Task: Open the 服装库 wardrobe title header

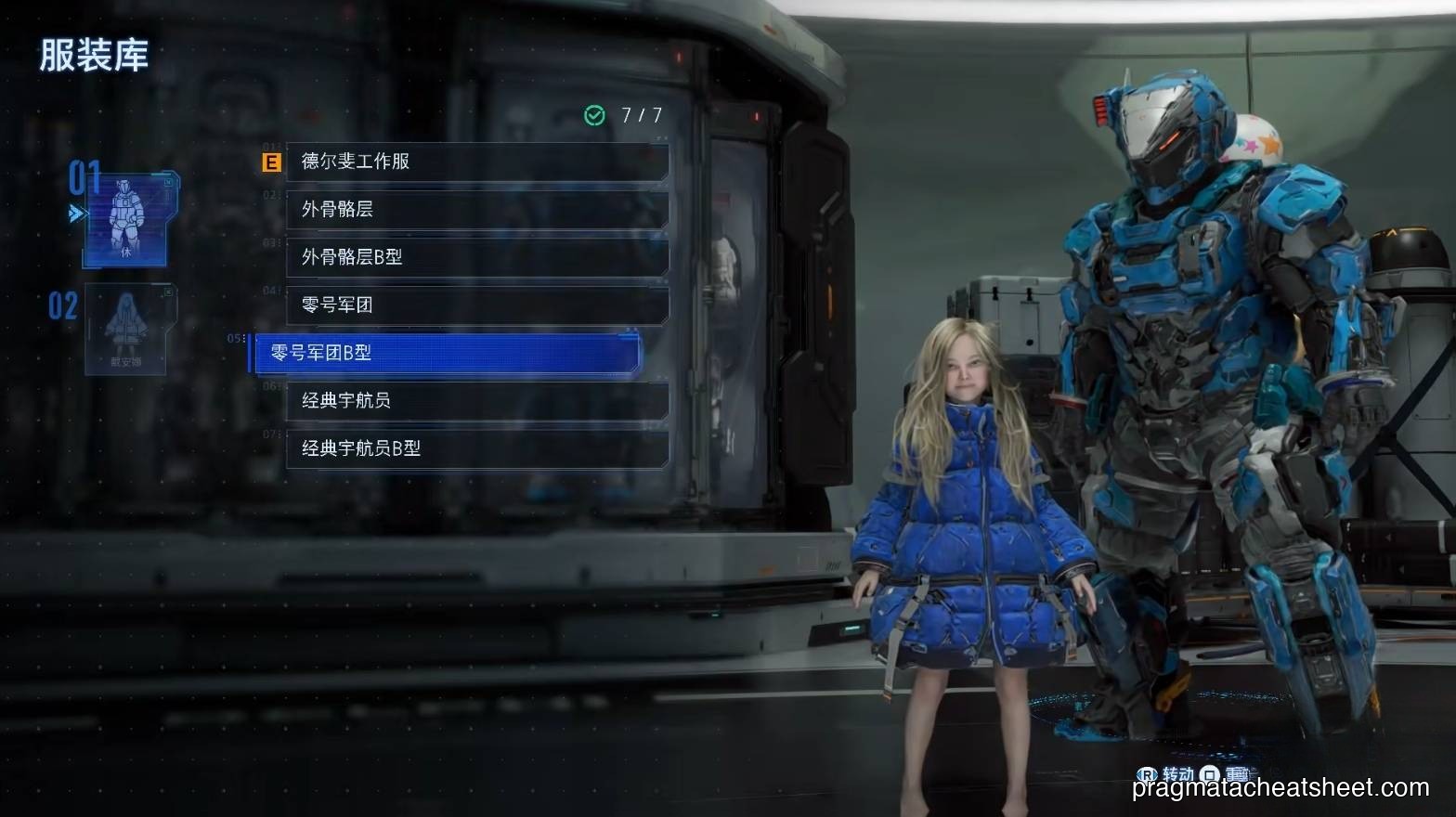Action: point(93,56)
